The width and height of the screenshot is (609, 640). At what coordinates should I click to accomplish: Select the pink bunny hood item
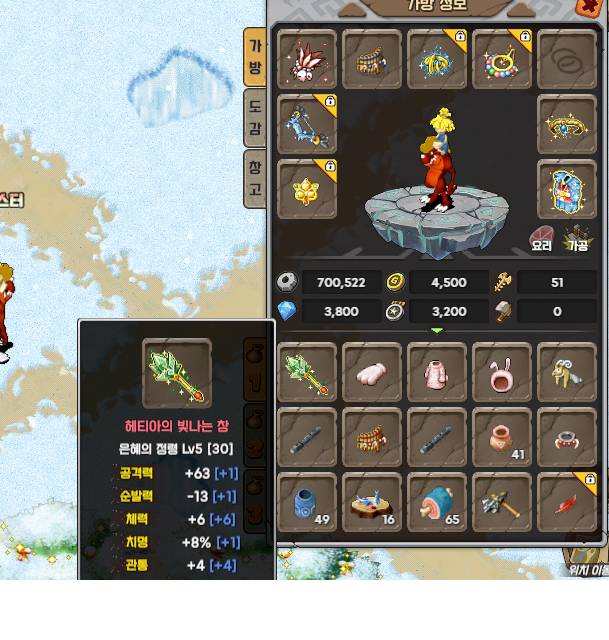[501, 373]
